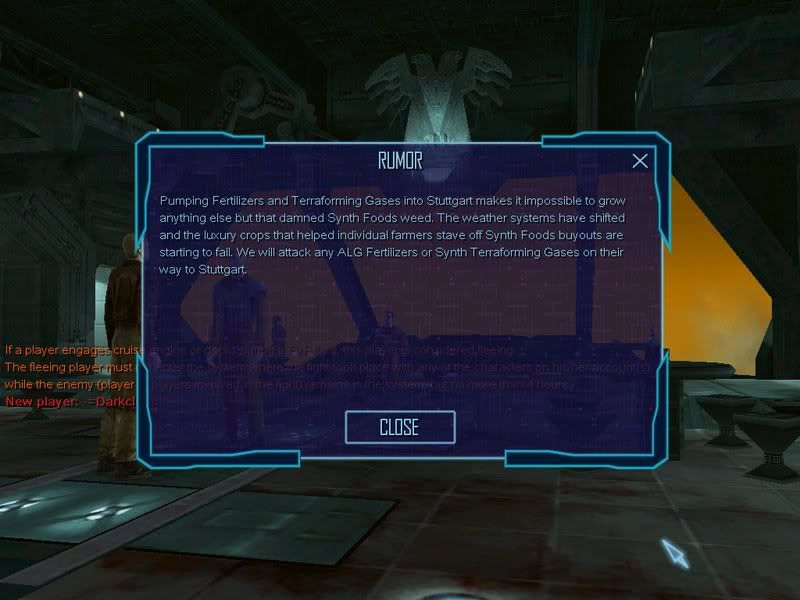Viewport: 800px width, 600px height.
Task: Click the CLOSE button in Rumor dialog
Action: (399, 427)
